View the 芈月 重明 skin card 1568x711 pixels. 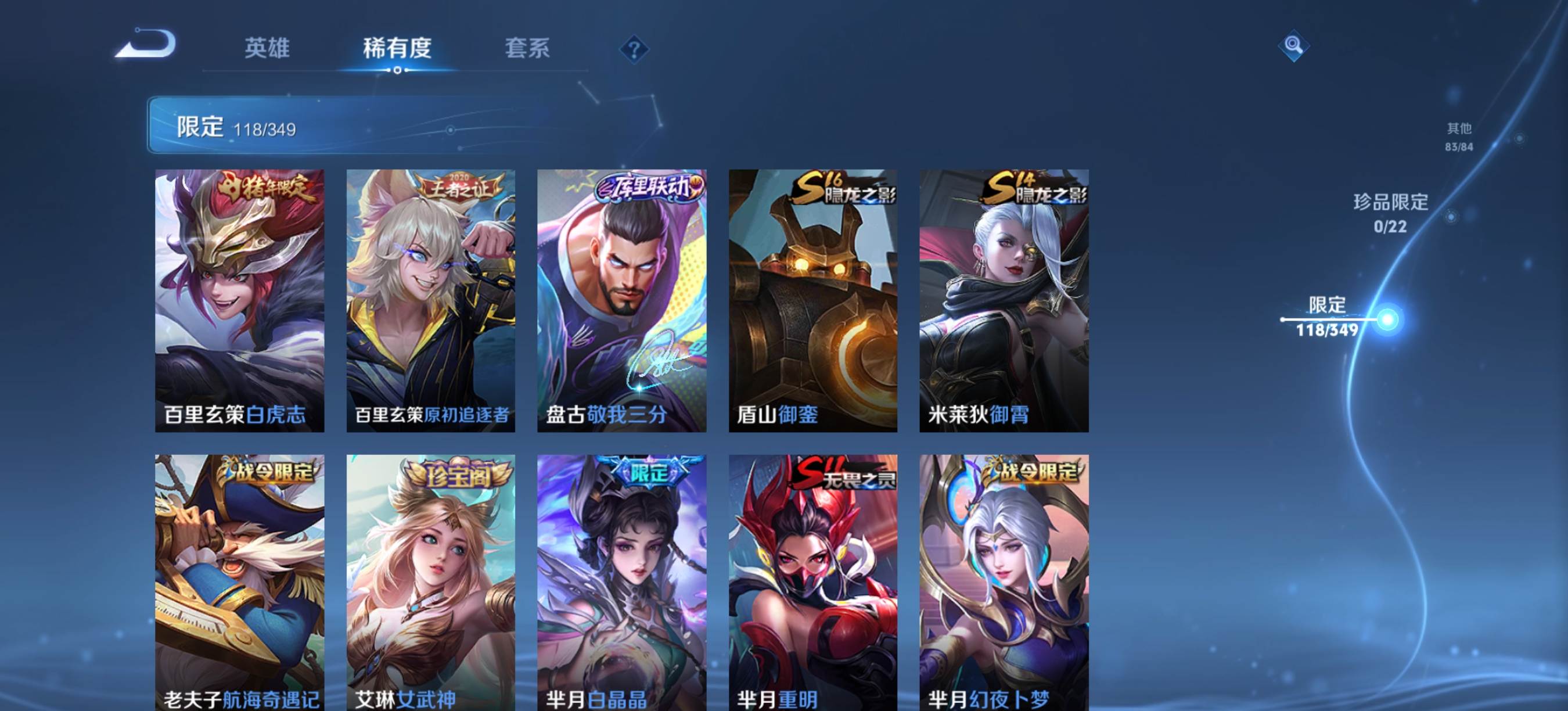point(812,582)
